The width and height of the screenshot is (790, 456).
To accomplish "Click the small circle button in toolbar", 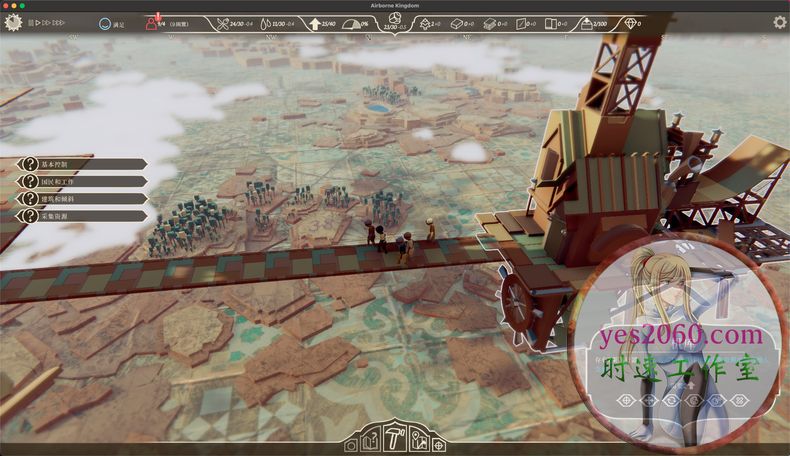I will coord(351,446).
